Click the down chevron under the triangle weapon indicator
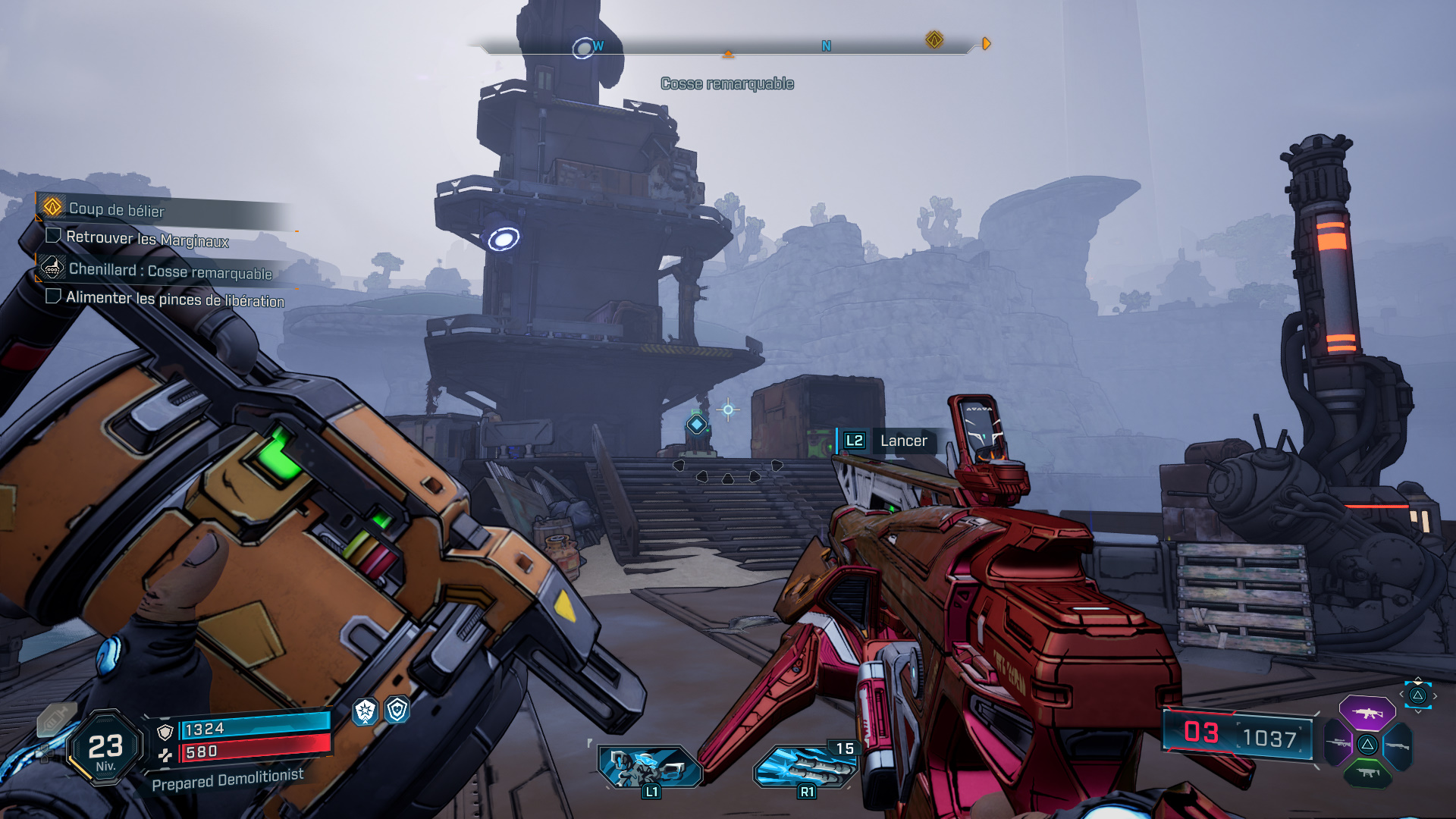 tap(1418, 711)
